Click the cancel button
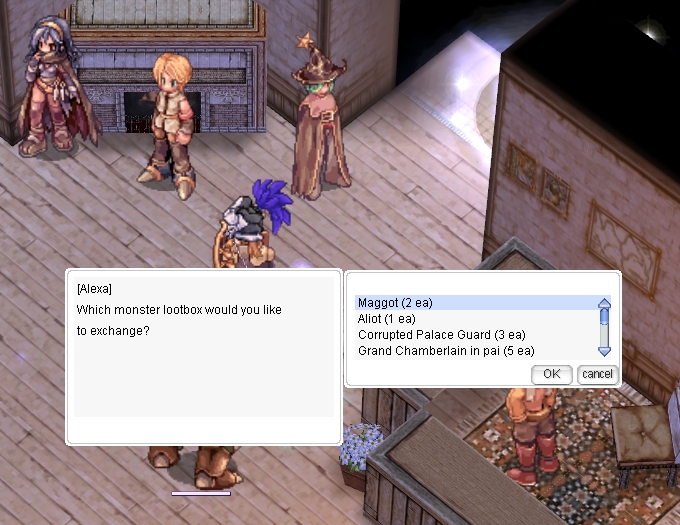Viewport: 680px width, 525px height. [597, 374]
